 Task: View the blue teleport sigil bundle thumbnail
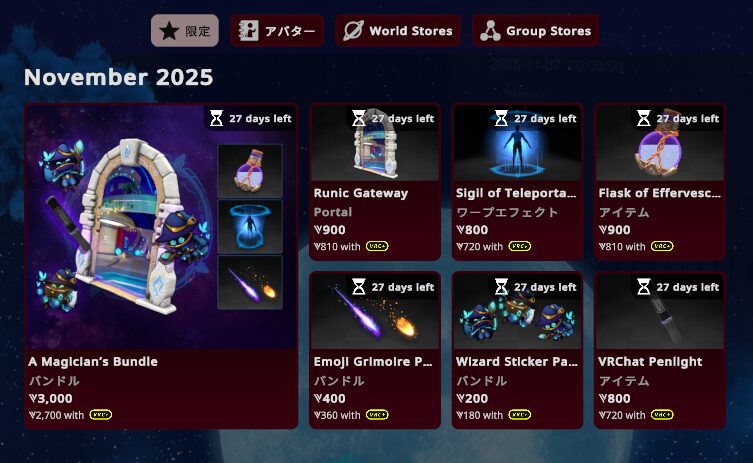click(x=250, y=226)
